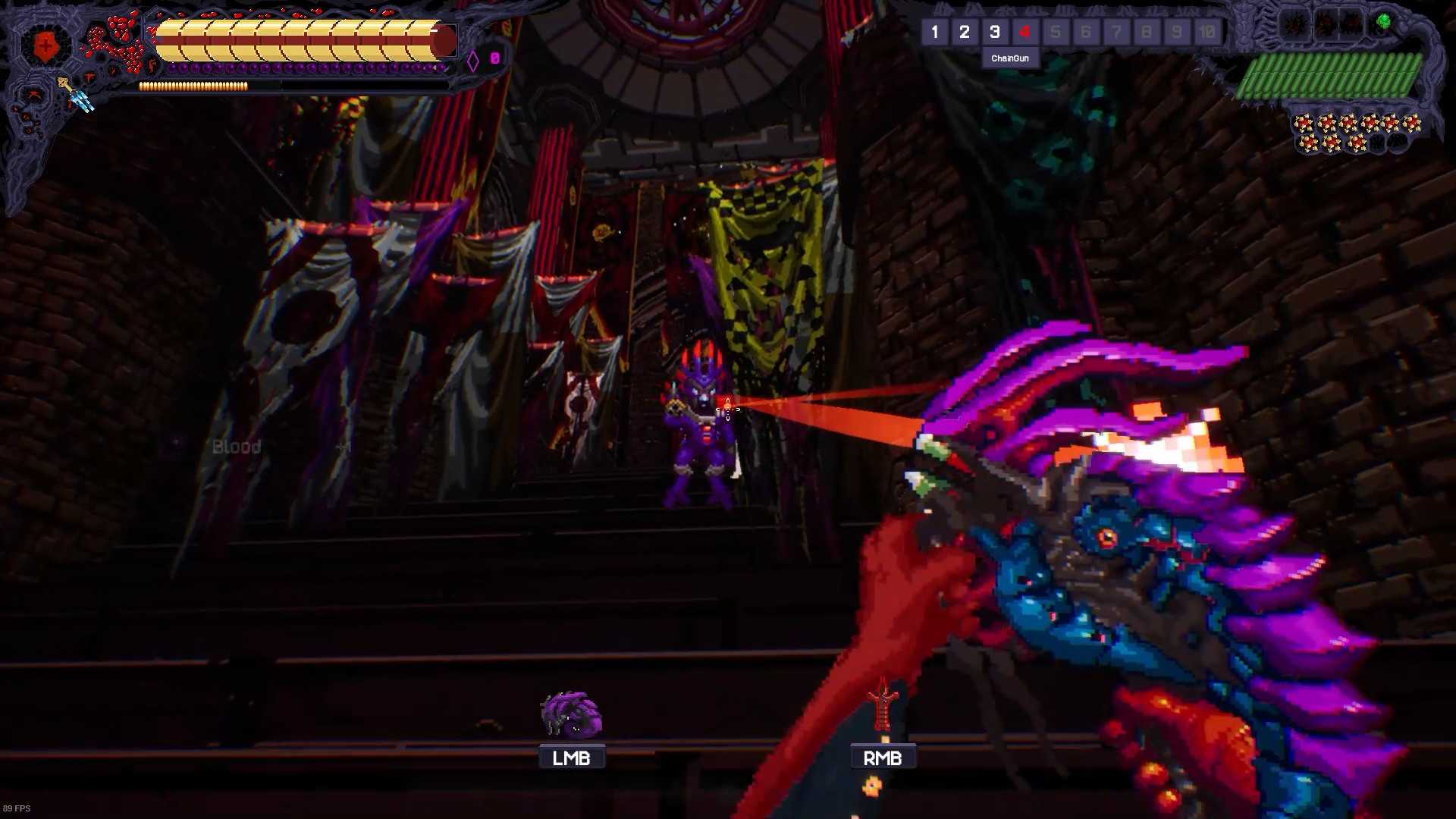Click the green gem pickup icon top-right

tap(1383, 20)
